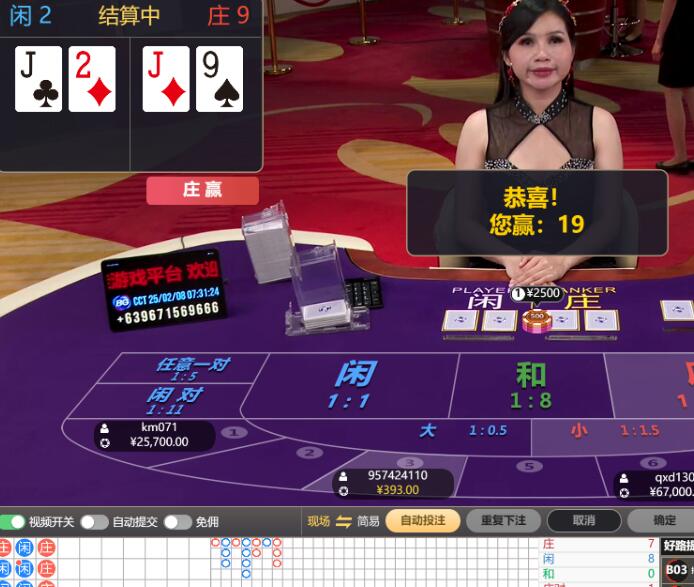694x587 pixels.
Task: Repeat the last bet with 重复下注
Action: tap(503, 521)
